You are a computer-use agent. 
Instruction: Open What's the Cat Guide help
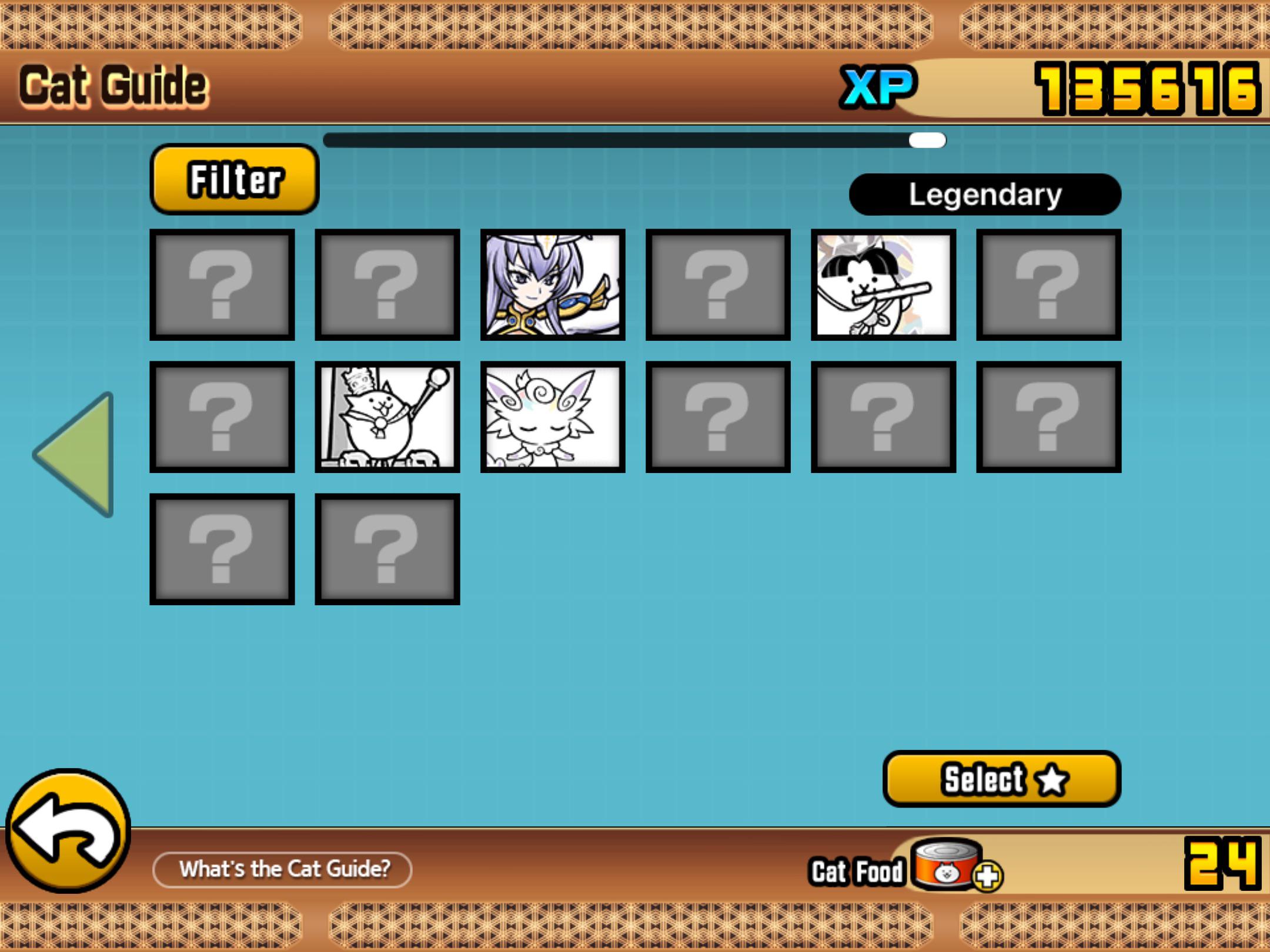pyautogui.click(x=285, y=869)
